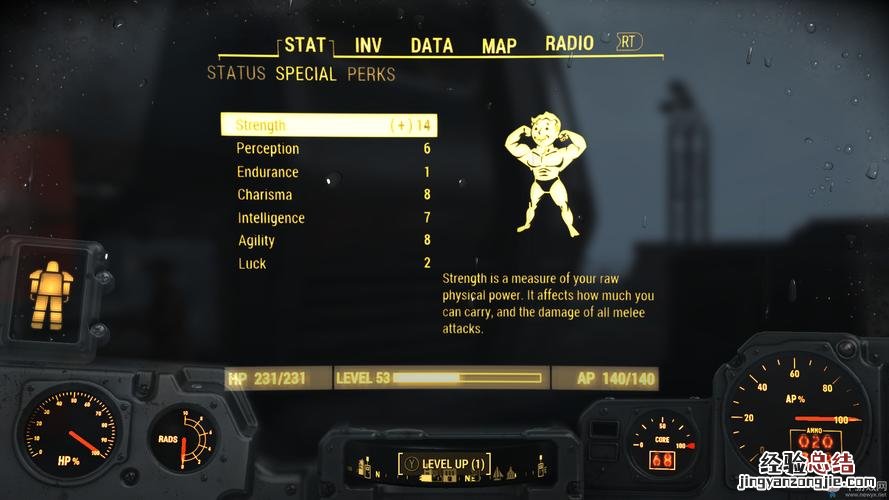Go to the RADIO tab
This screenshot has height=500, width=889.
(569, 43)
